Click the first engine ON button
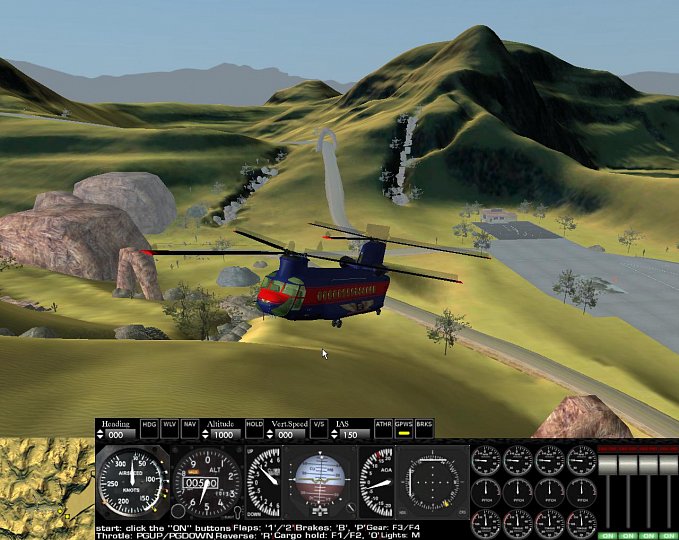 coord(606,536)
